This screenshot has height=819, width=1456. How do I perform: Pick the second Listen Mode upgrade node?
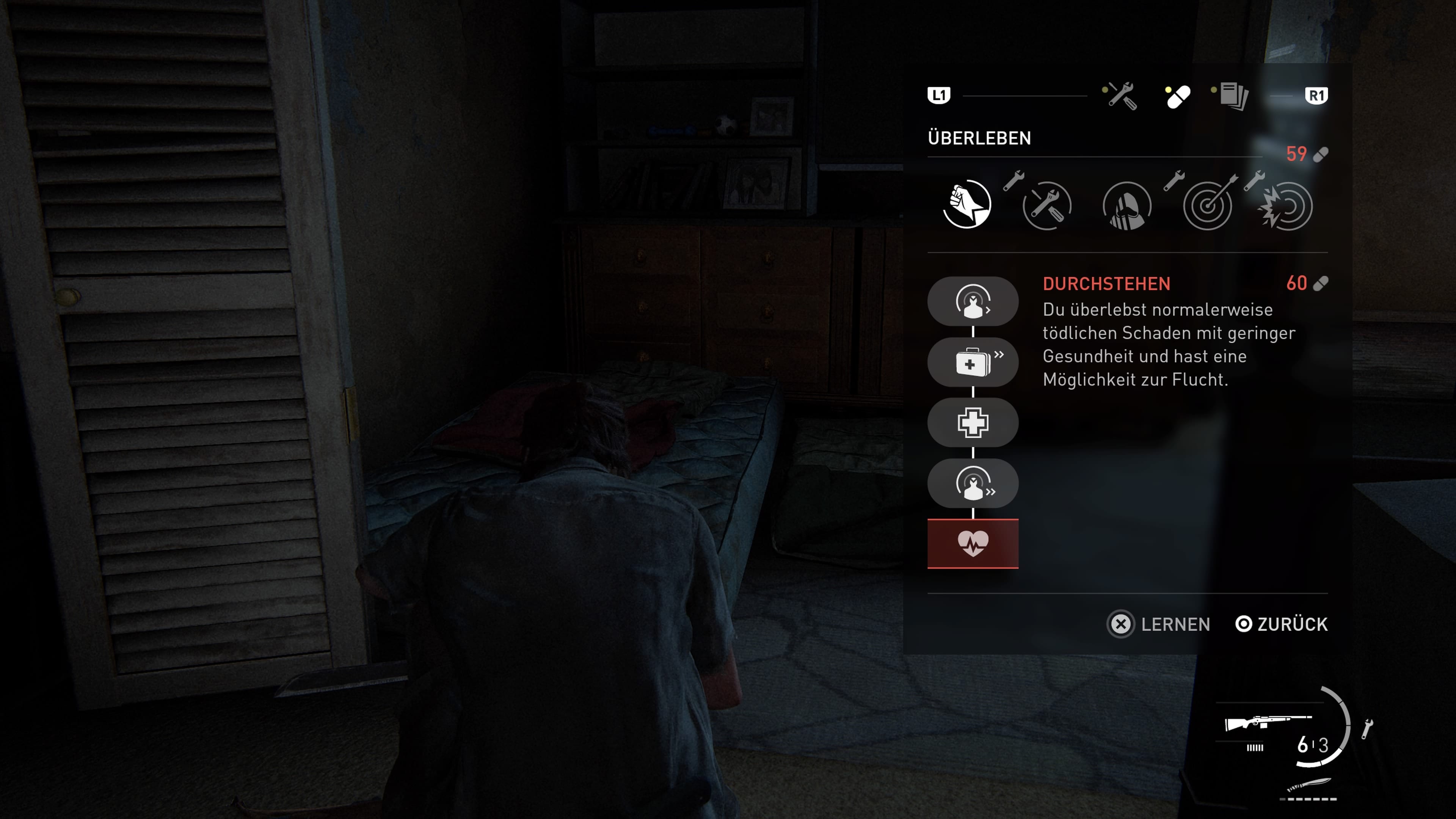point(973,483)
